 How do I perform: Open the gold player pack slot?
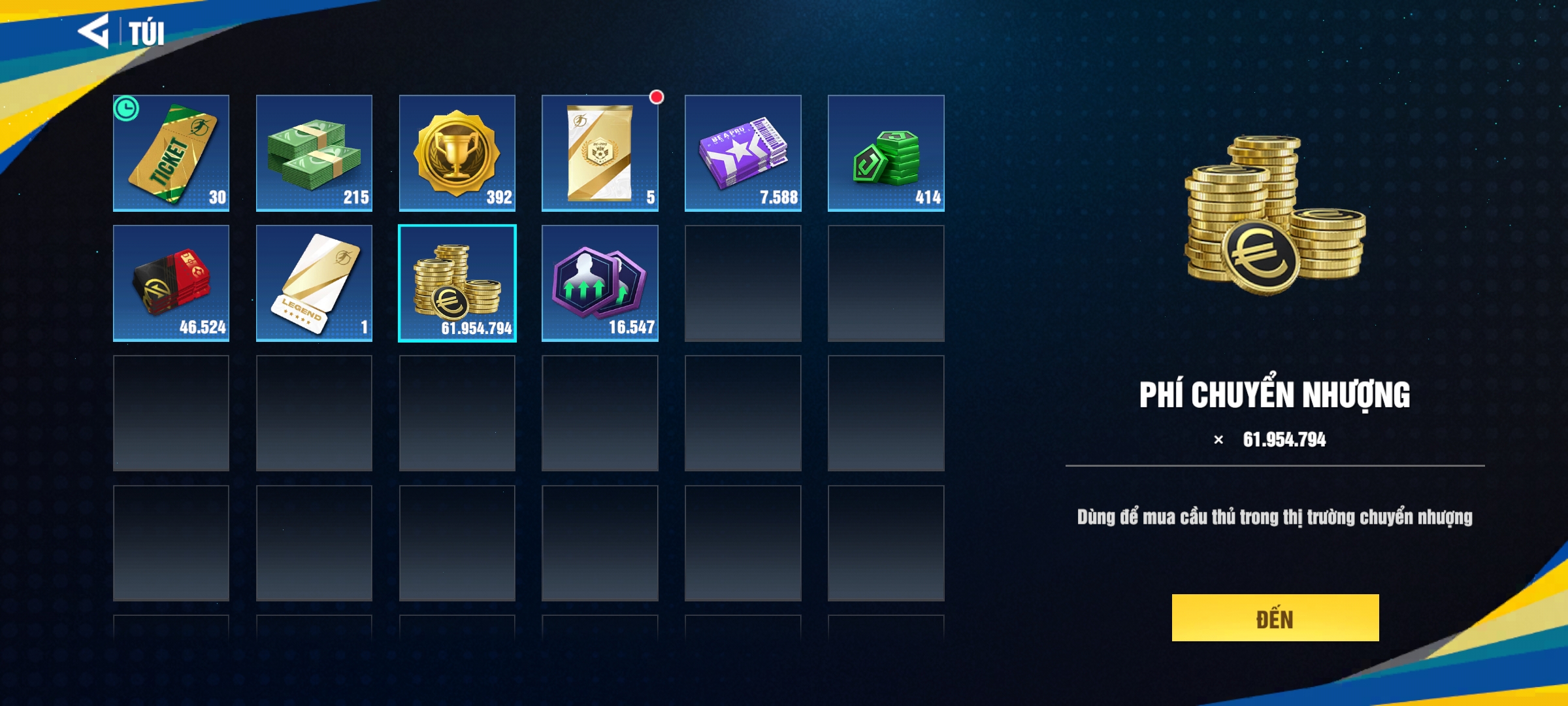coord(600,153)
